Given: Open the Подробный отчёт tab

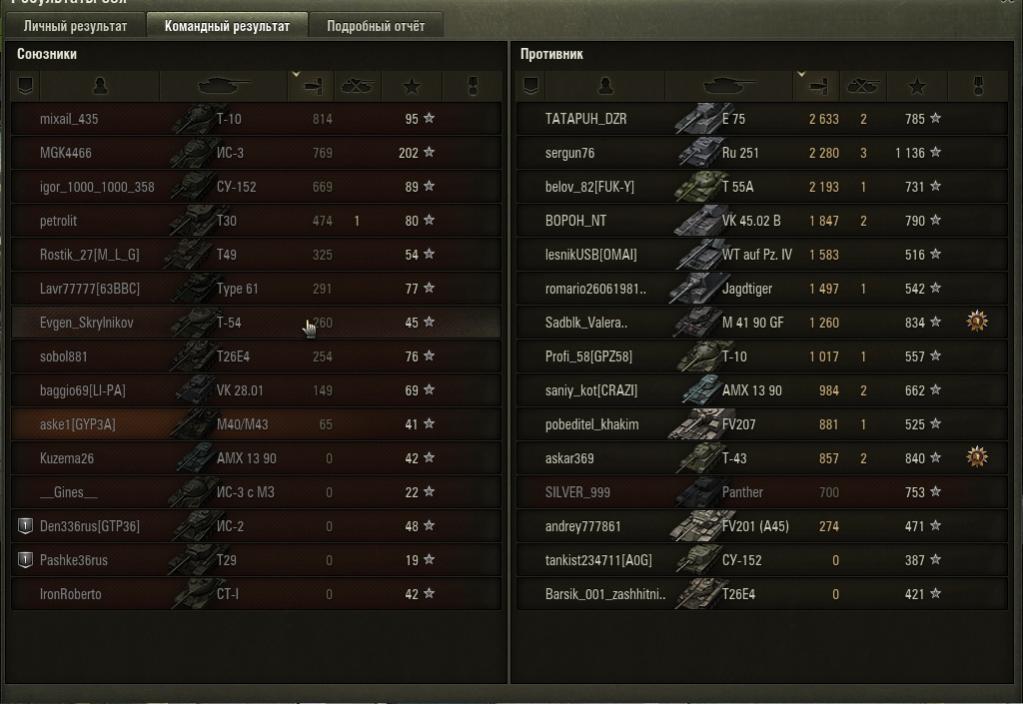Looking at the screenshot, I should click(375, 26).
